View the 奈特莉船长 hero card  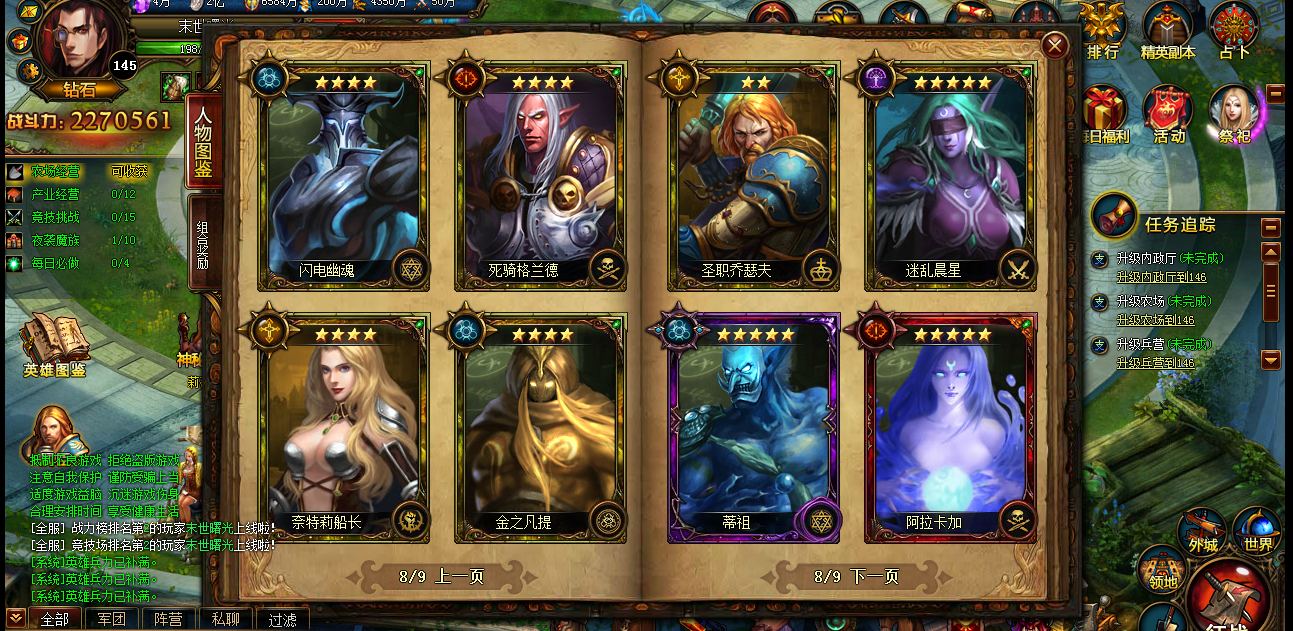(342, 425)
